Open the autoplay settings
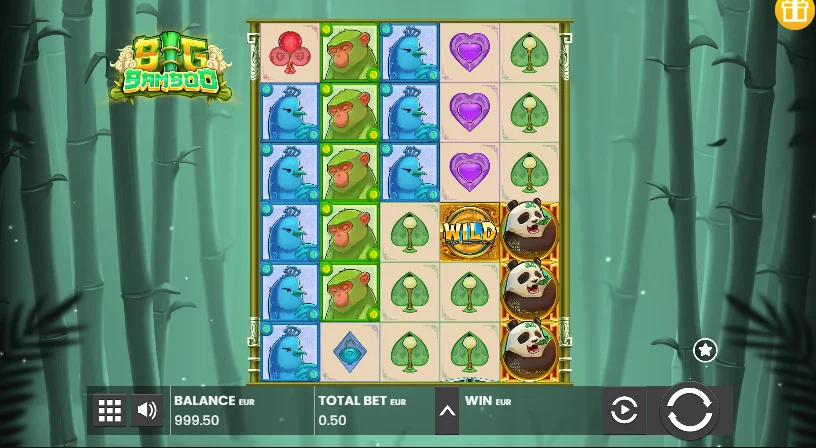The width and height of the screenshot is (816, 448). pyautogui.click(x=624, y=410)
